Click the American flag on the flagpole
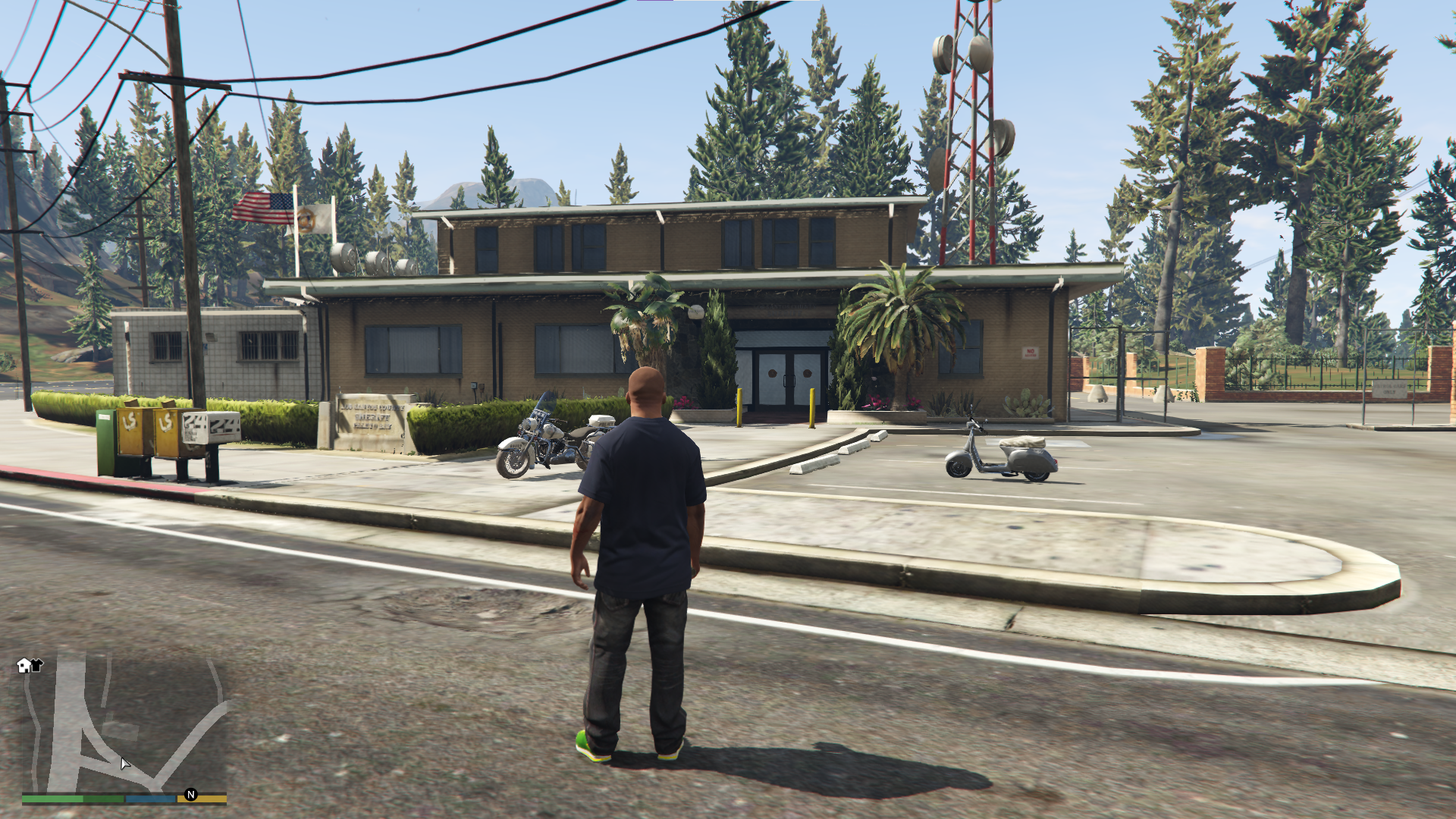 [262, 210]
